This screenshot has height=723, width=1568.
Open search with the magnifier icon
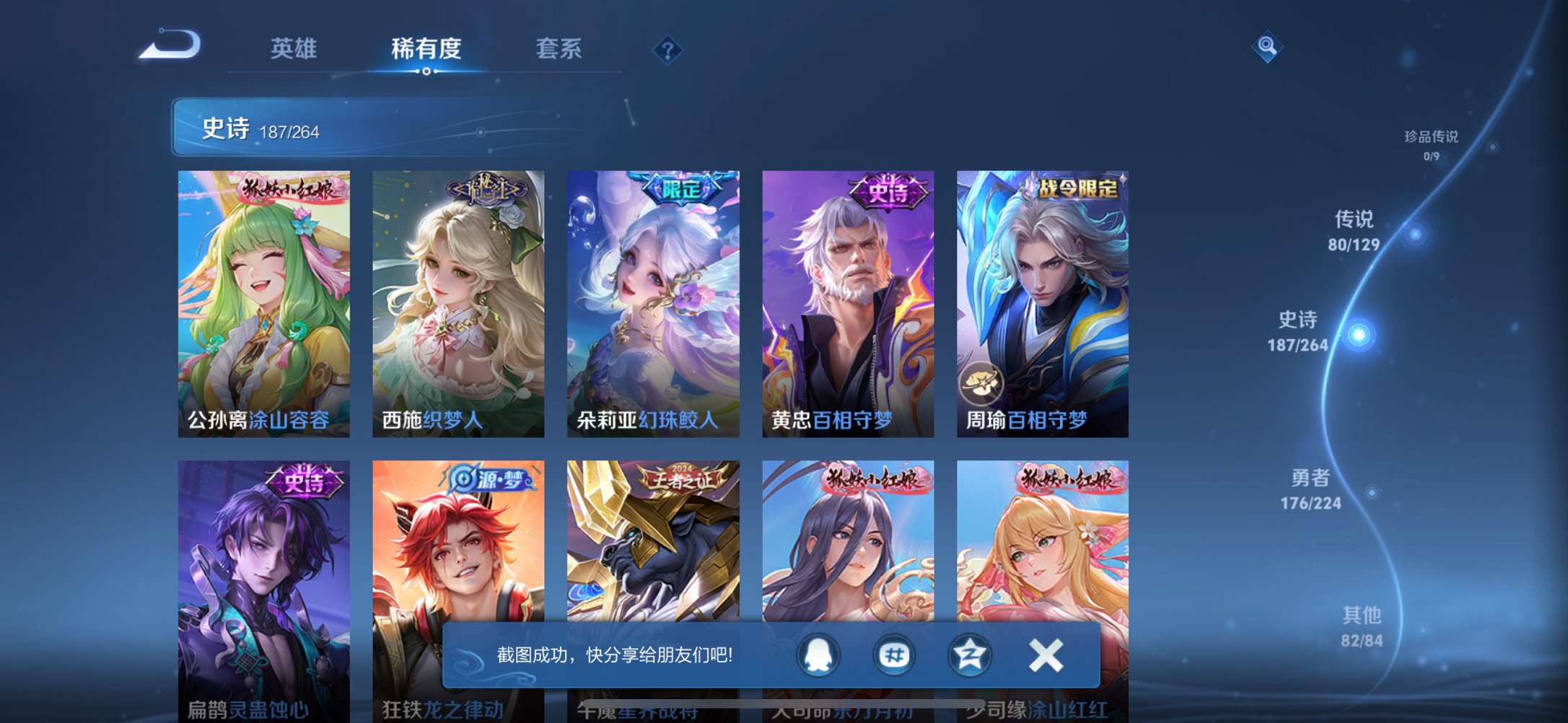(x=1268, y=48)
